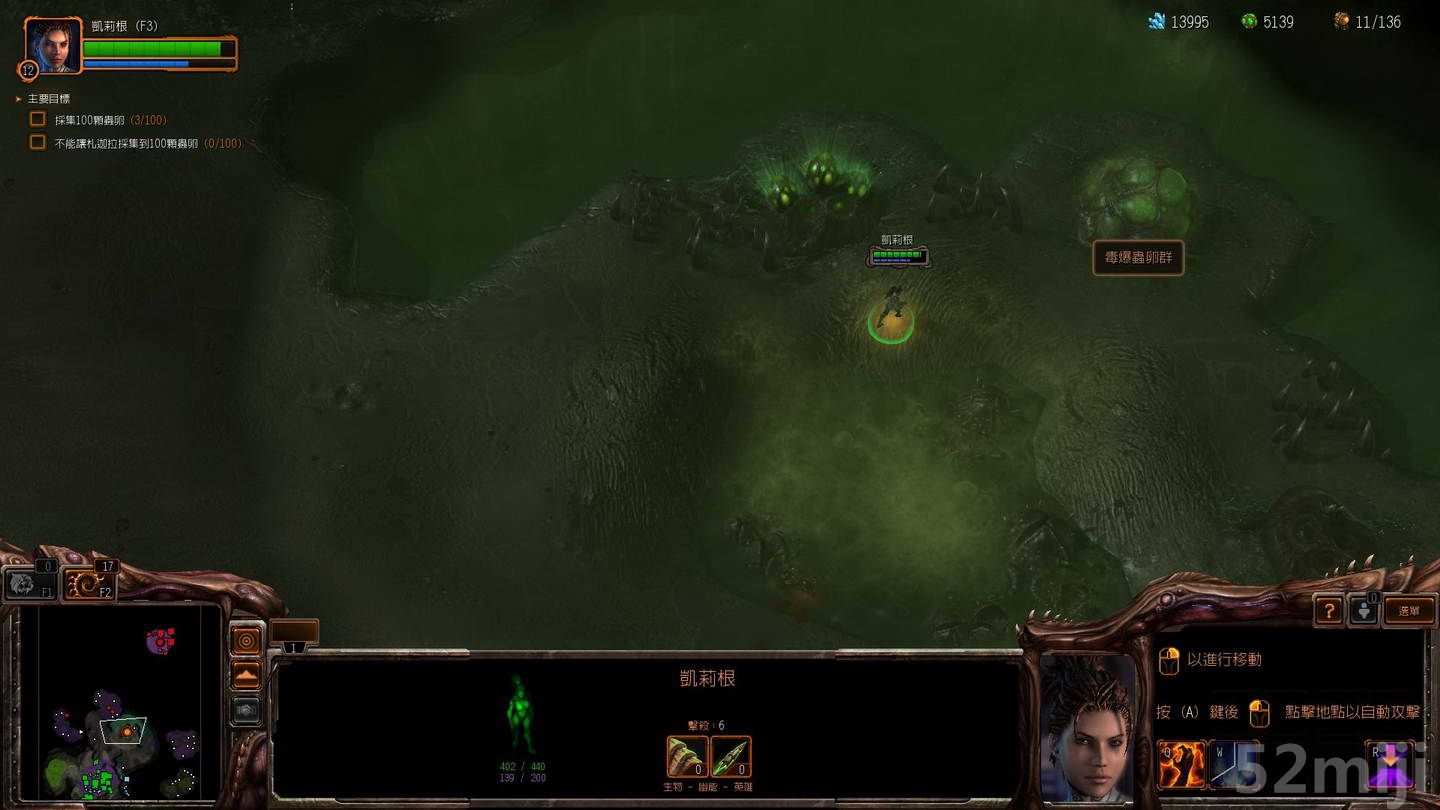Open the 選單 game menu
Image resolution: width=1440 pixels, height=810 pixels.
(1409, 610)
